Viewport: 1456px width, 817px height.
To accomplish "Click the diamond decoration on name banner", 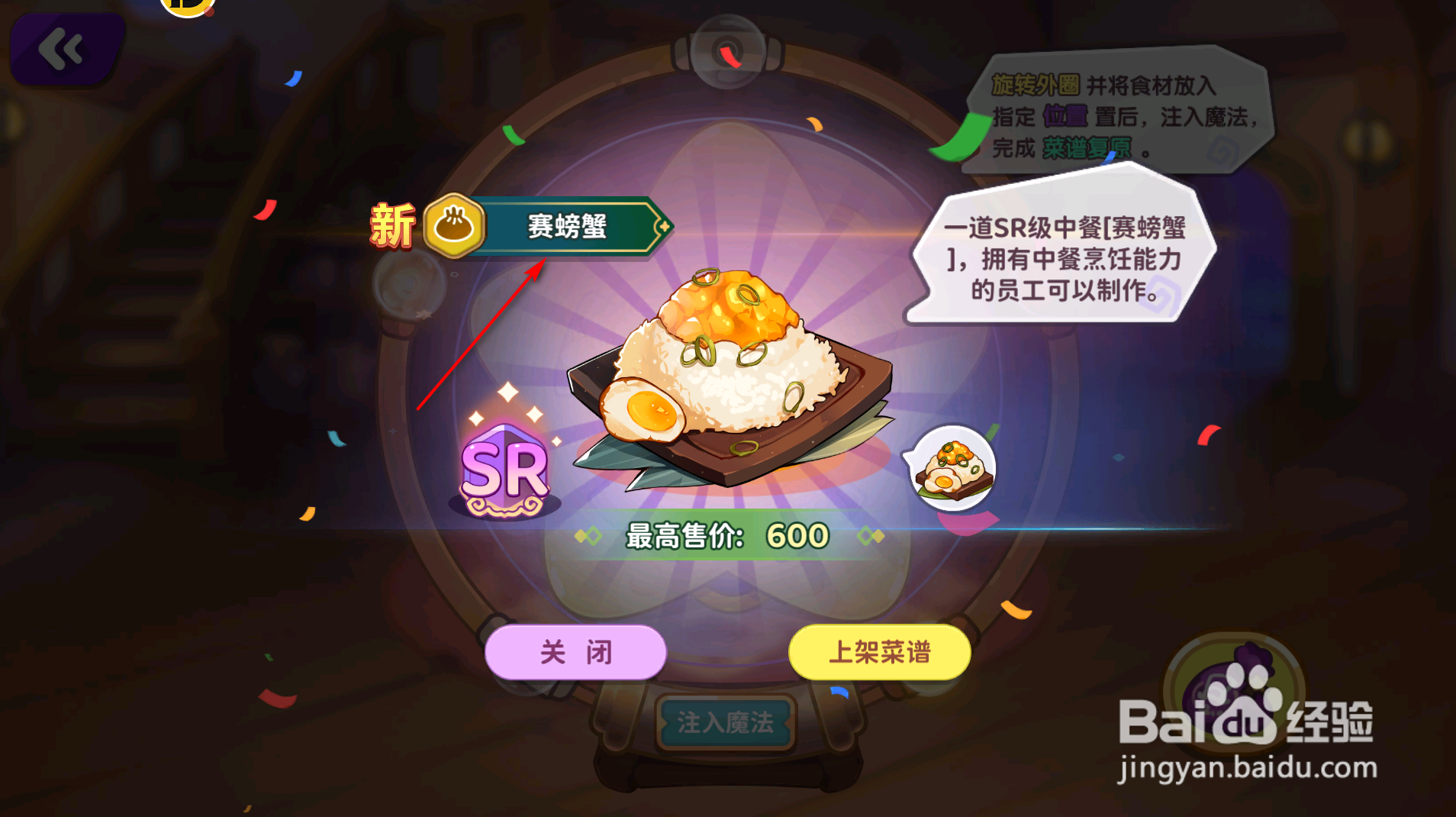I will pos(665,227).
